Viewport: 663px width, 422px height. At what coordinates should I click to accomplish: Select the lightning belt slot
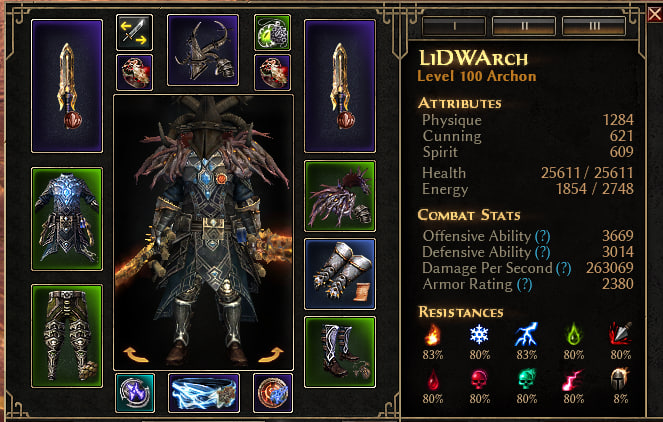coord(203,393)
